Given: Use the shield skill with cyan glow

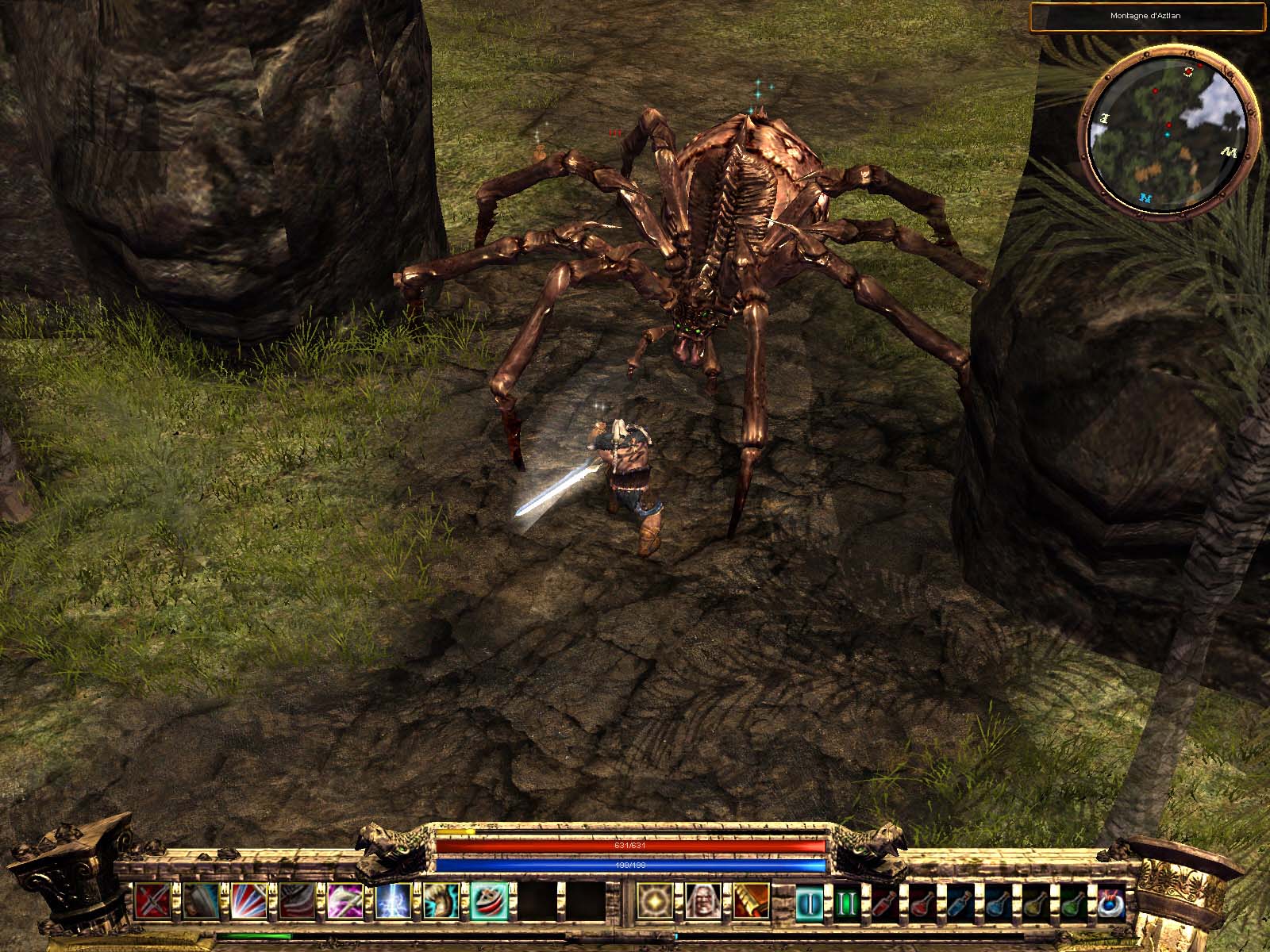Looking at the screenshot, I should (x=201, y=900).
